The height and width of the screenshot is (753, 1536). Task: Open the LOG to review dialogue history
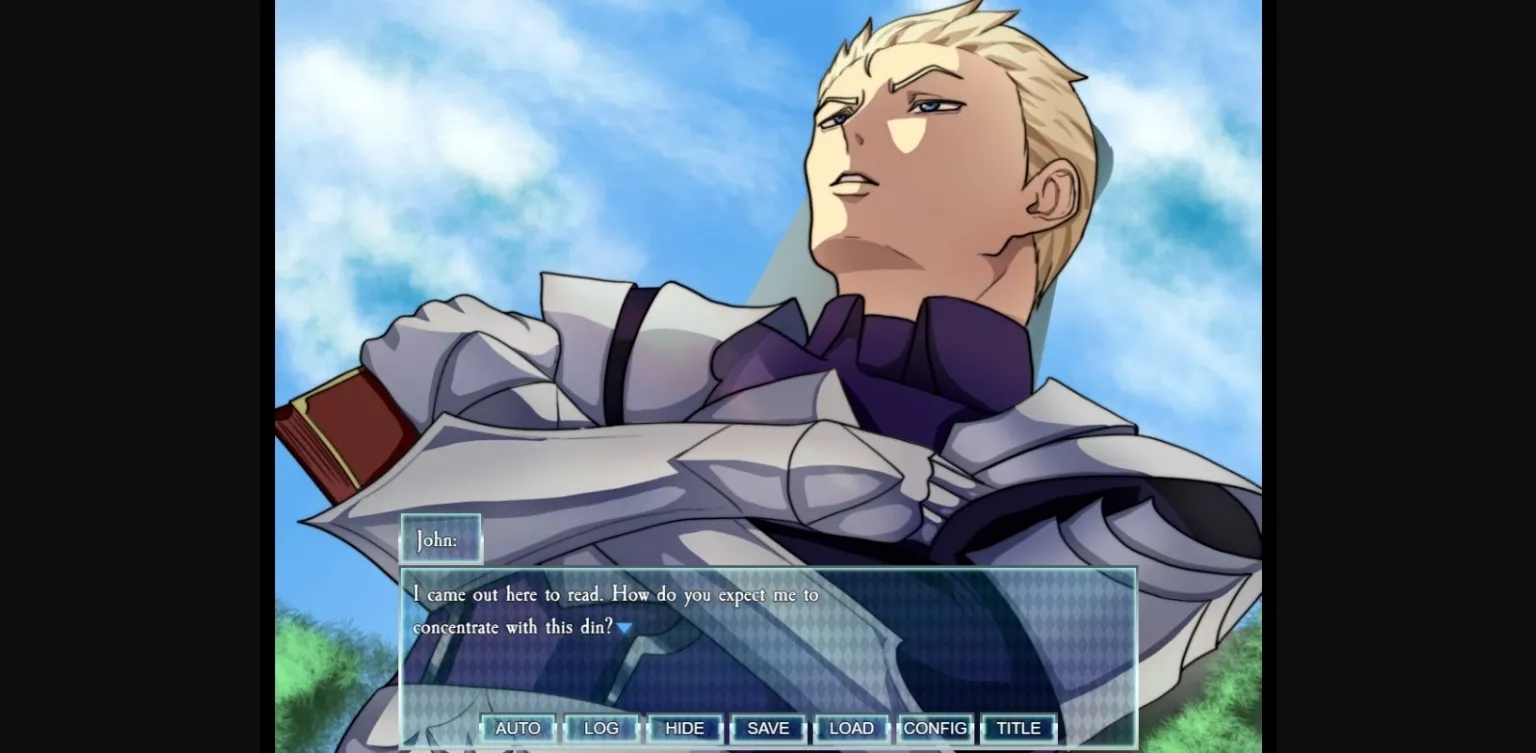(601, 728)
